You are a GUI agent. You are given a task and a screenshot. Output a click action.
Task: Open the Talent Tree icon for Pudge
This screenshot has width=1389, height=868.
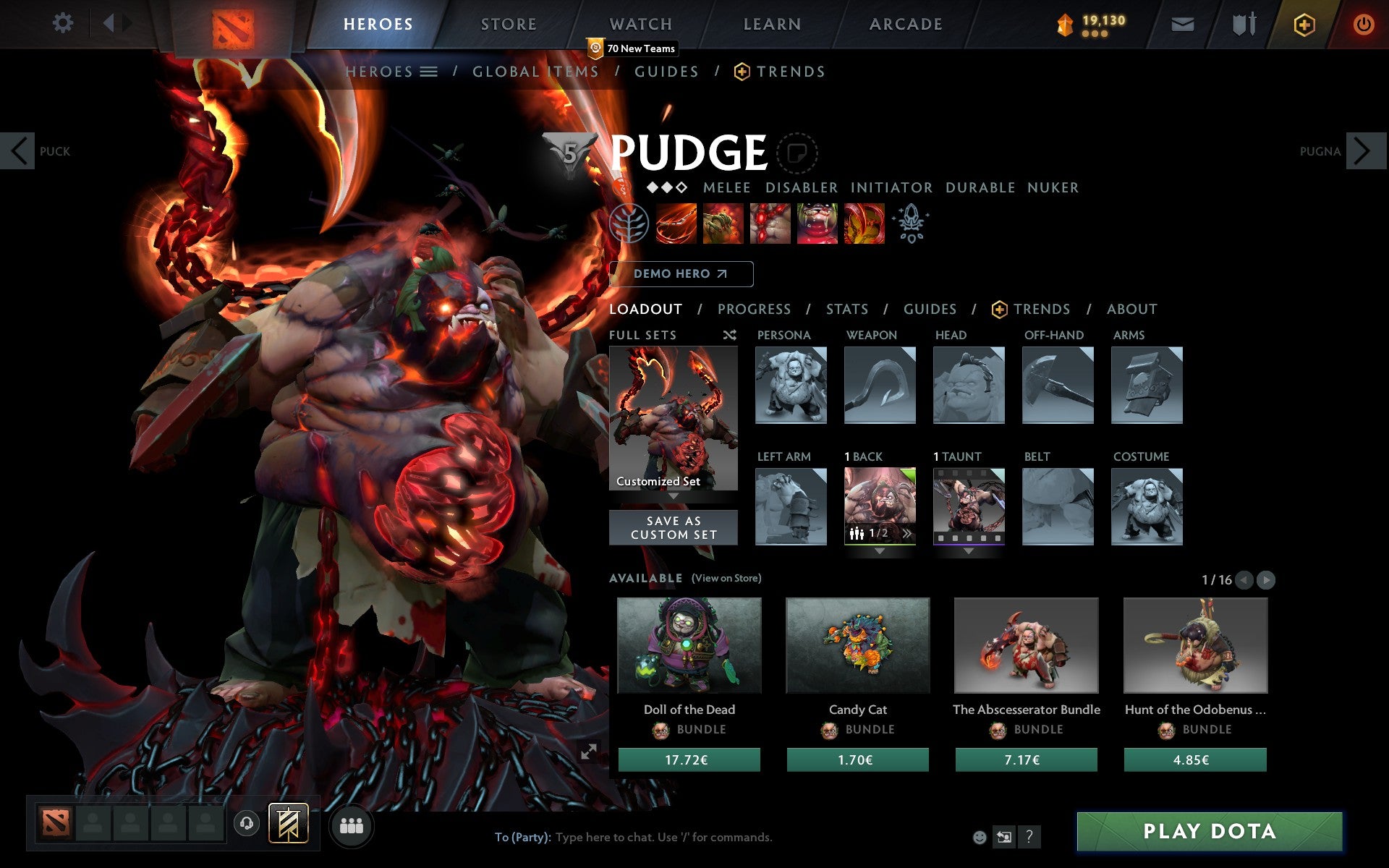tap(631, 224)
